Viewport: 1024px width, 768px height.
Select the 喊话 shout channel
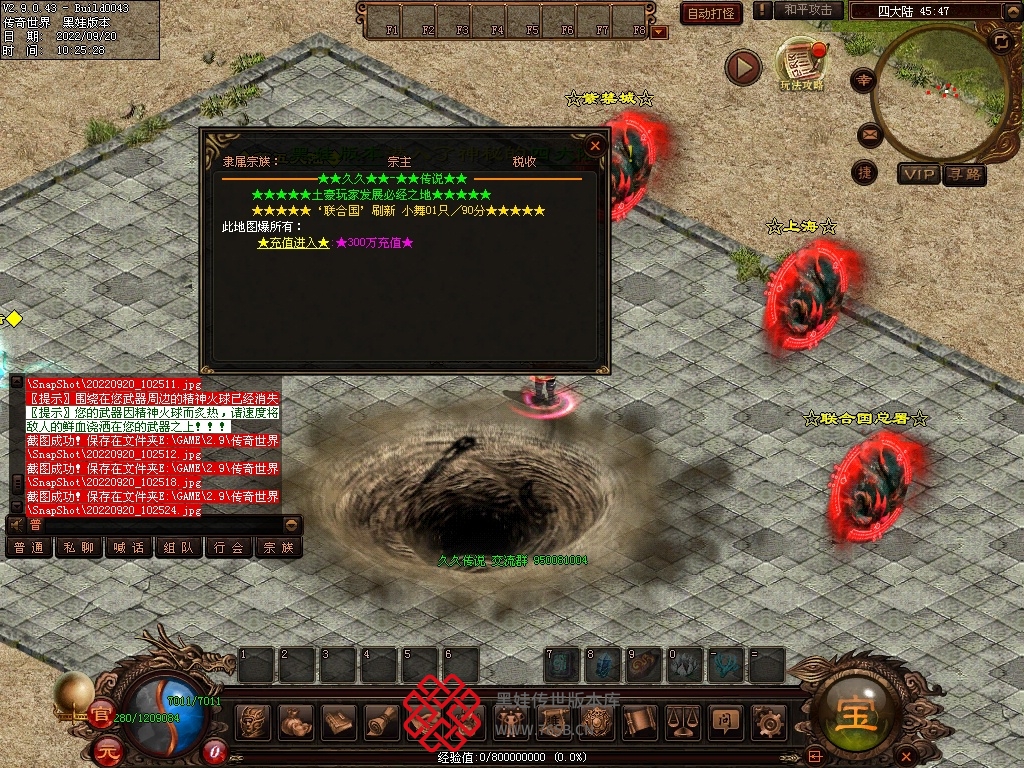(x=129, y=548)
